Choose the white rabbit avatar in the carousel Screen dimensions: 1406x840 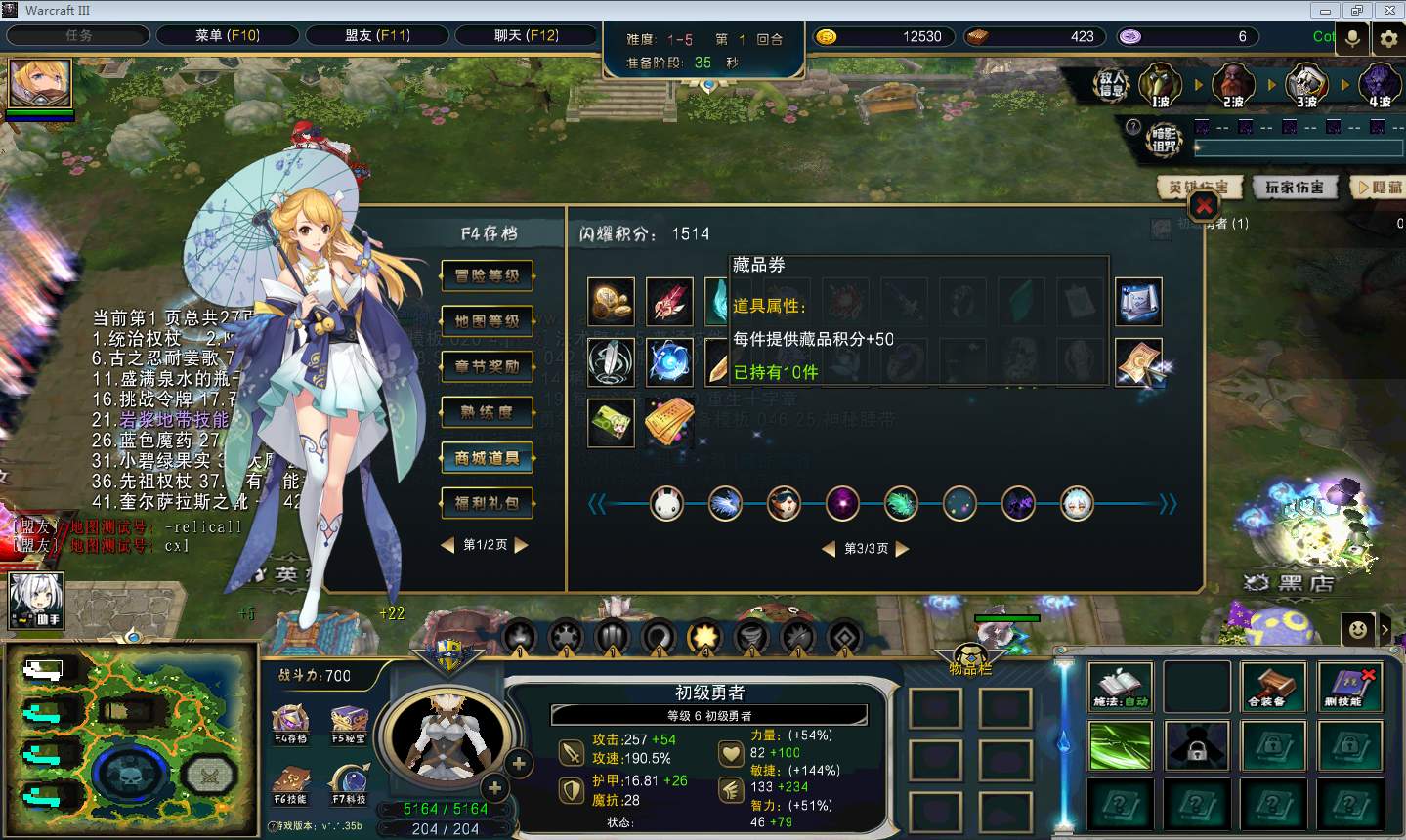666,504
